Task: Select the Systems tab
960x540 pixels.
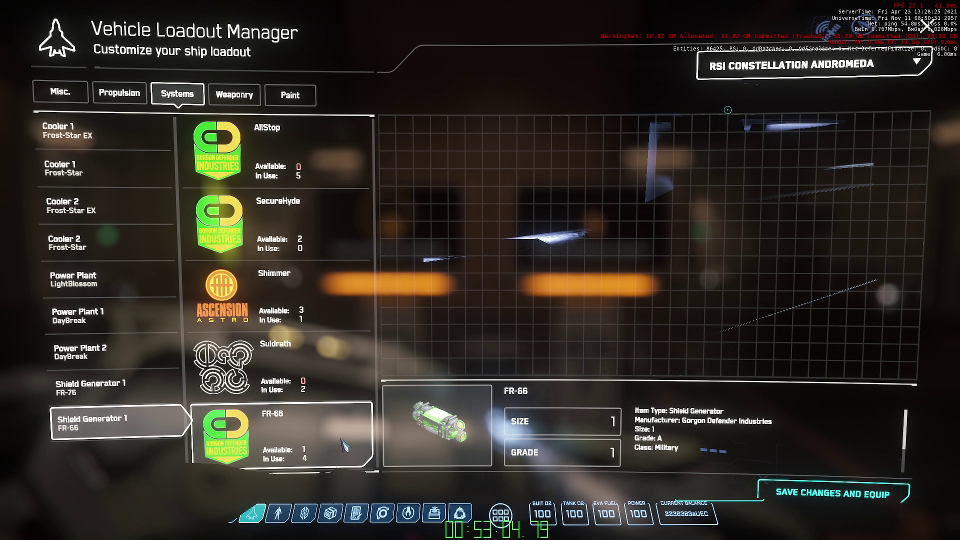Action: coord(177,94)
